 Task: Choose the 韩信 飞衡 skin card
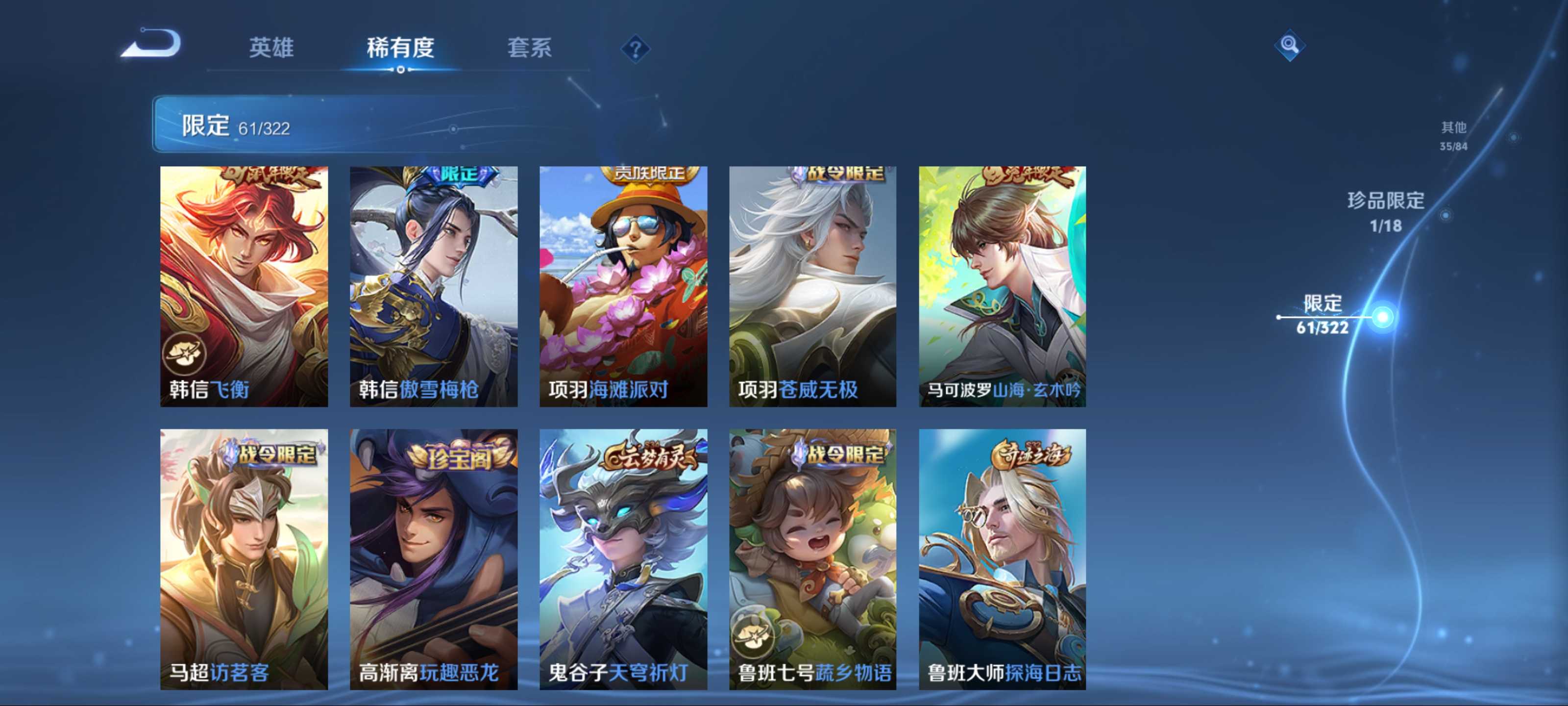point(244,286)
